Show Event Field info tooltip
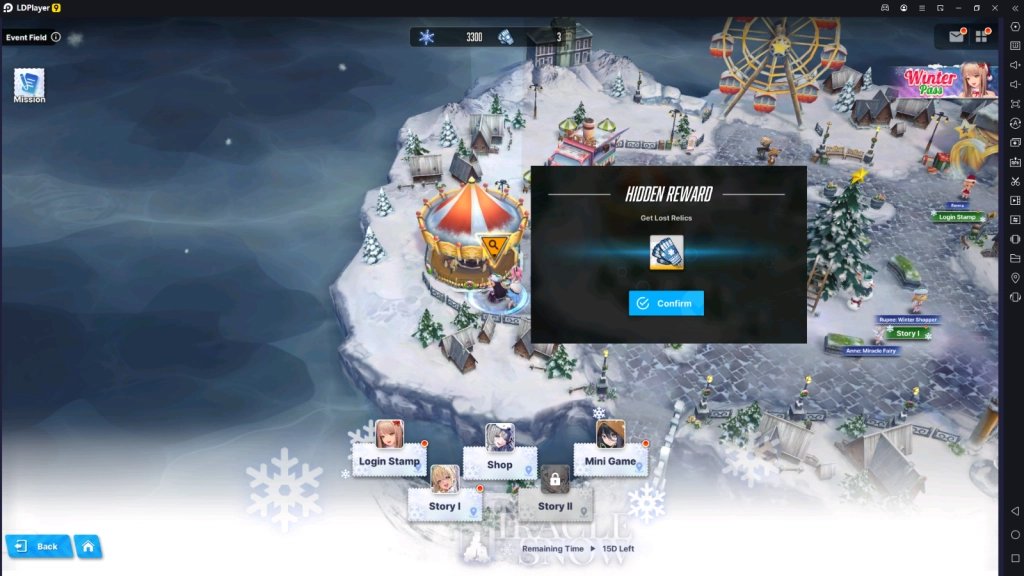This screenshot has width=1024, height=576. pos(56,37)
